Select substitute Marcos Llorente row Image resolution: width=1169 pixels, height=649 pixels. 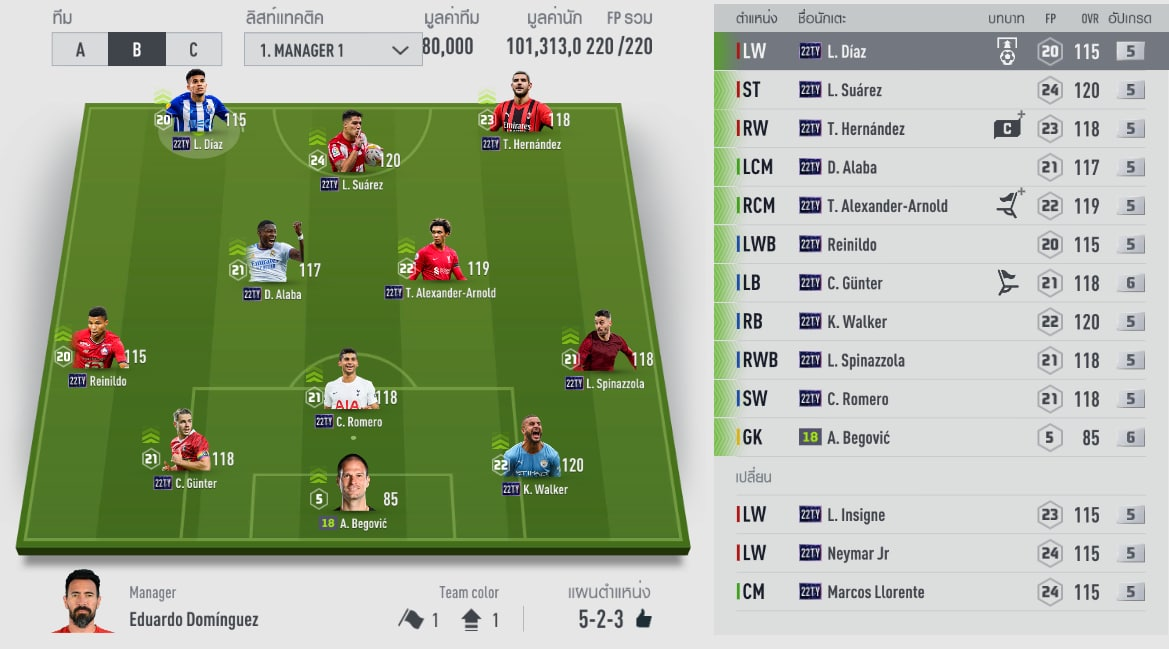coord(940,592)
